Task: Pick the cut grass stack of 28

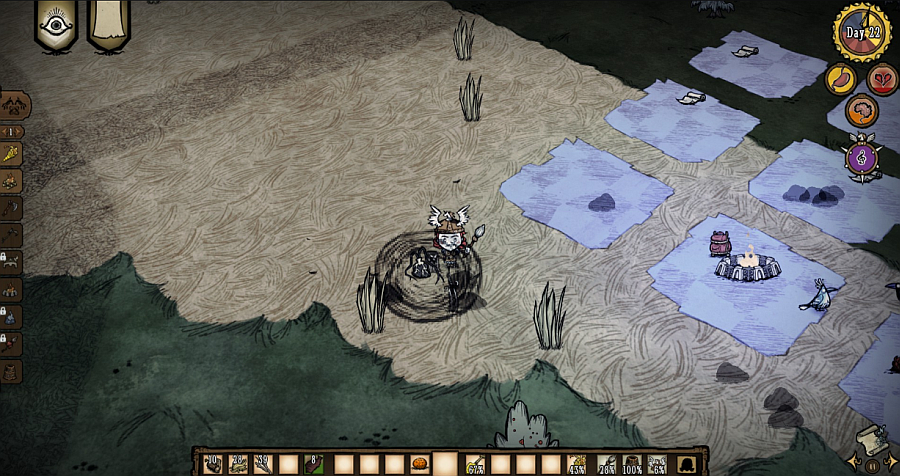Action: [238, 465]
